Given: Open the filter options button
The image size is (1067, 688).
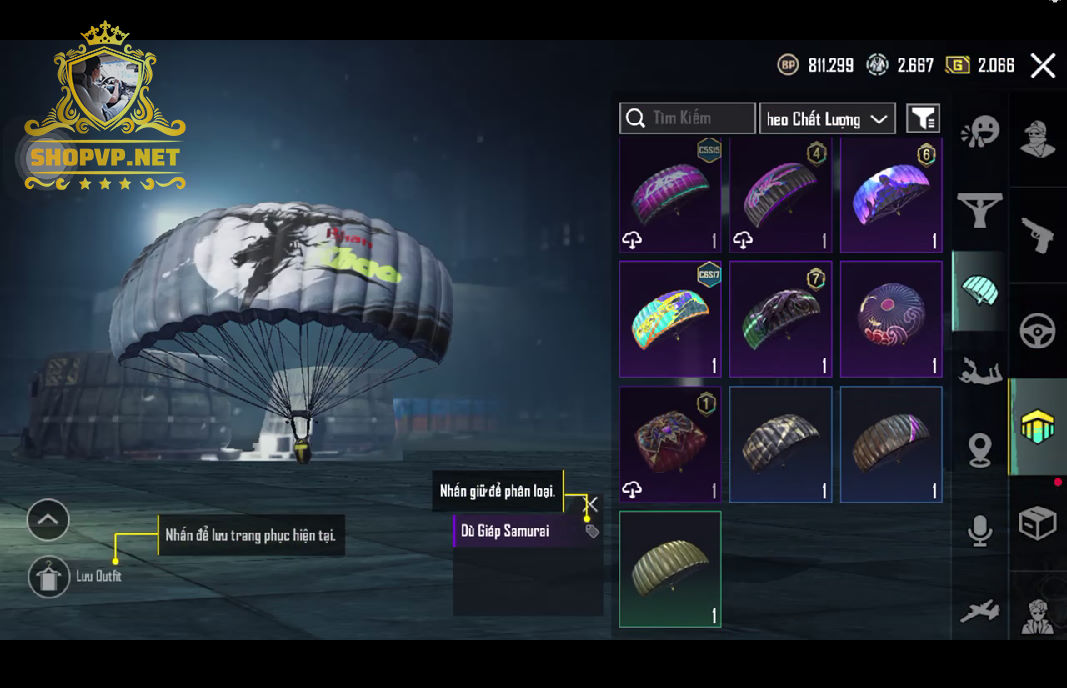Looking at the screenshot, I should (x=922, y=119).
